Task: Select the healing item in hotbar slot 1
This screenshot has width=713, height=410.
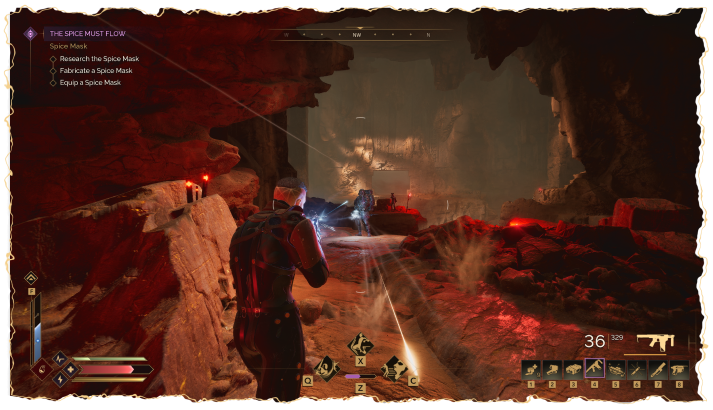Action: (531, 369)
